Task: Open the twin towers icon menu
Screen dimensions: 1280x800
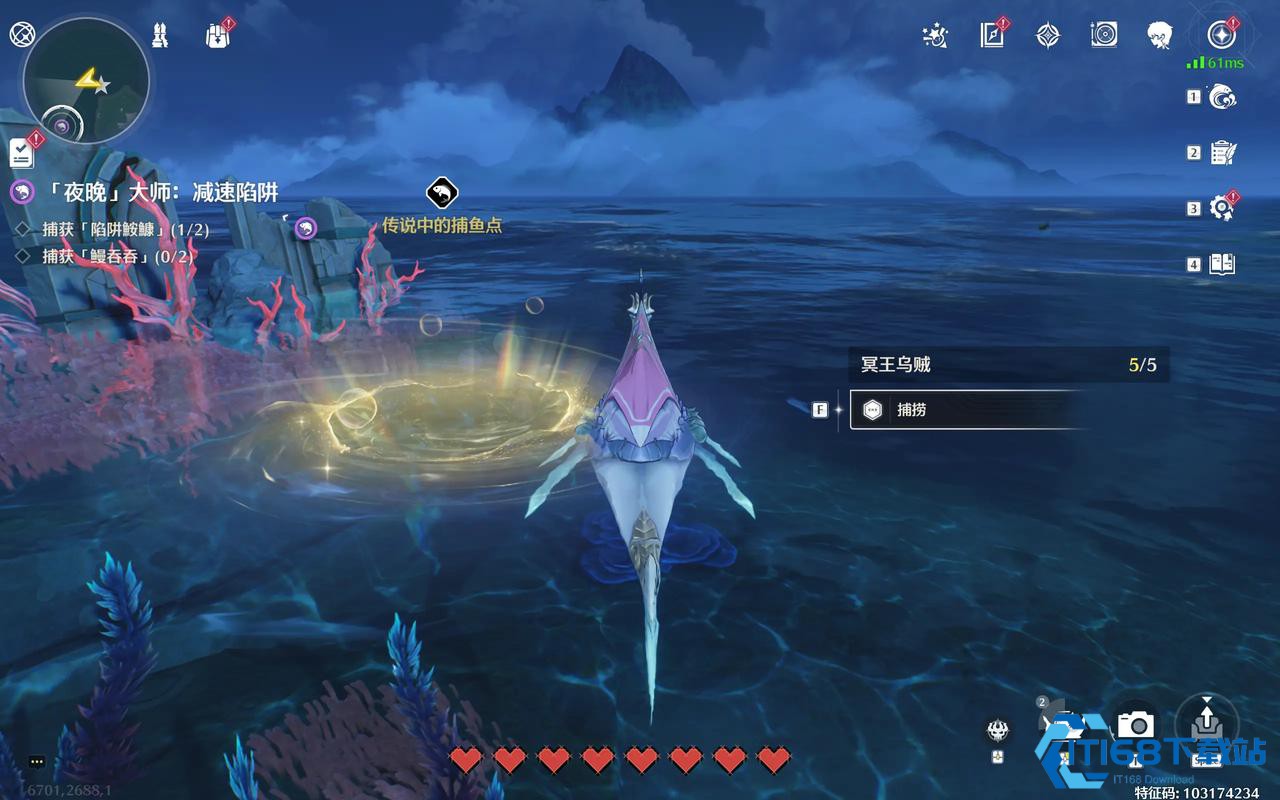Action: click(x=160, y=36)
